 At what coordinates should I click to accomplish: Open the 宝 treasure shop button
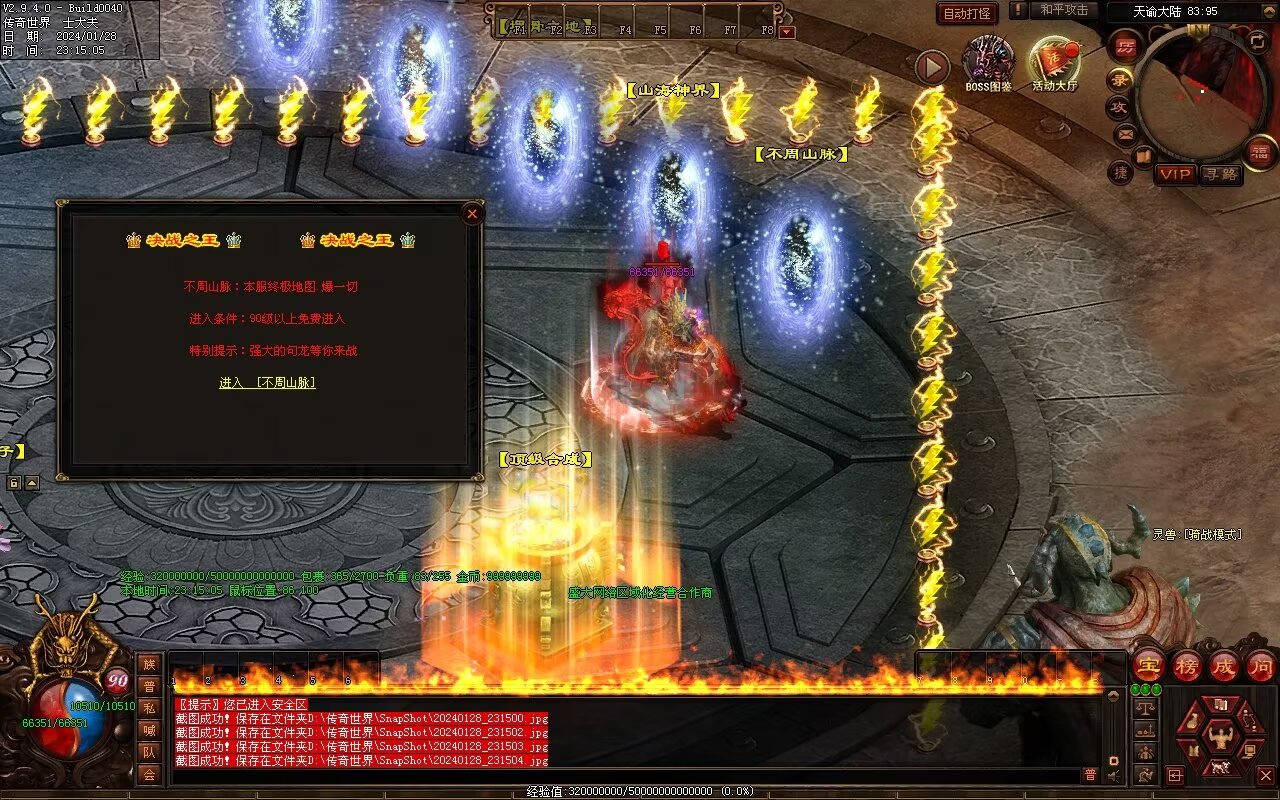click(1148, 665)
